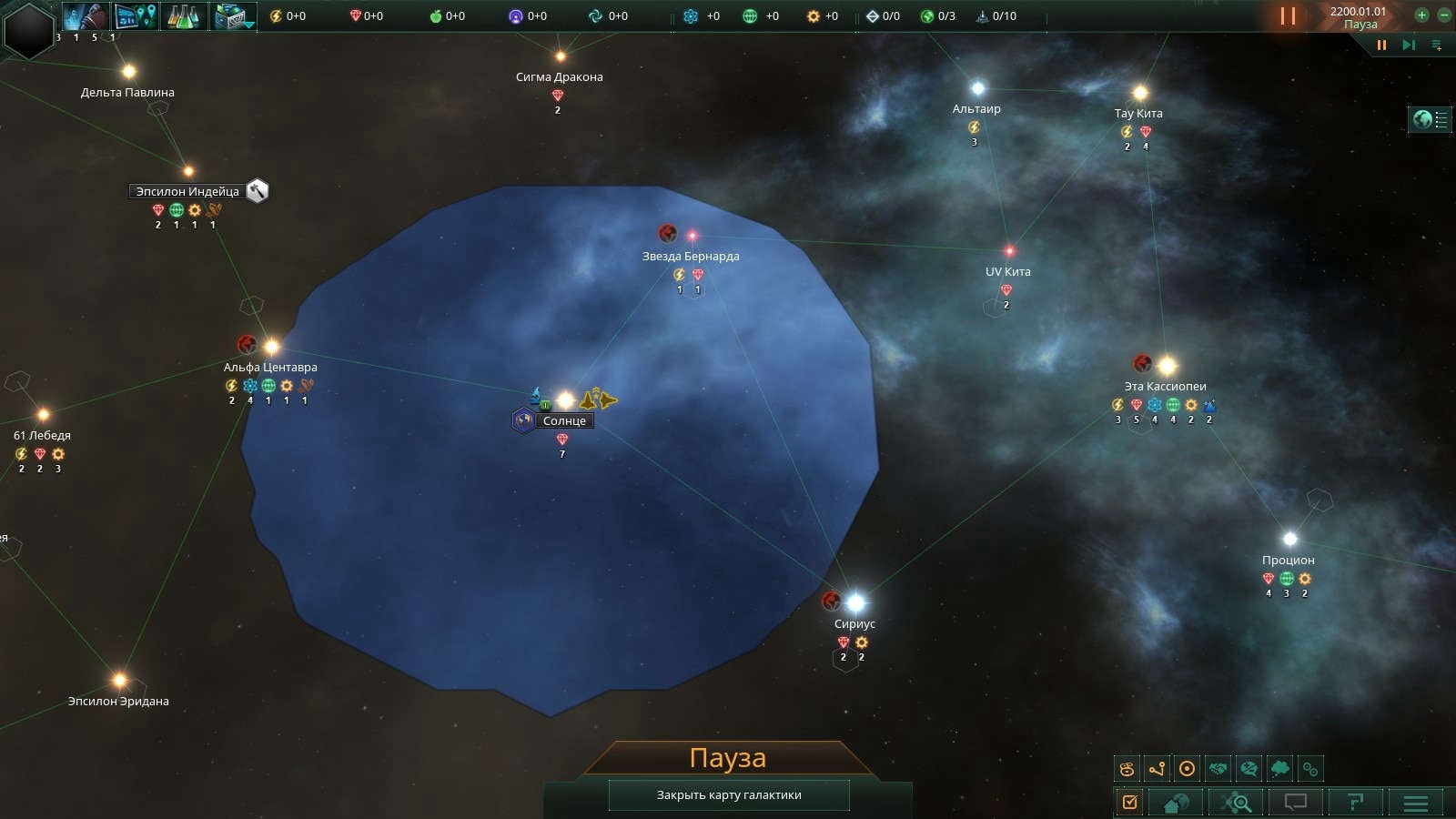The width and height of the screenshot is (1456, 819).
Task: Unpause using the Пауза banner
Action: tap(728, 756)
